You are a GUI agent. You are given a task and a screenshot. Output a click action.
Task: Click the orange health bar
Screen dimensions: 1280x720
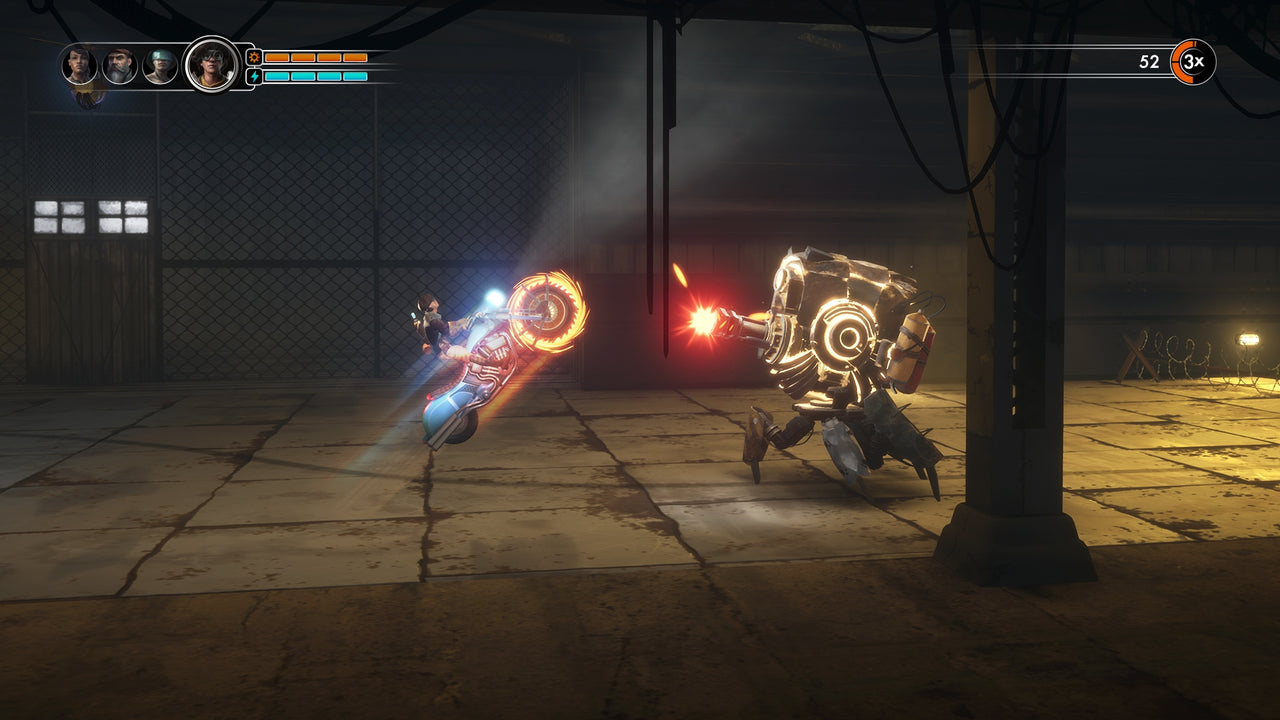[x=315, y=57]
